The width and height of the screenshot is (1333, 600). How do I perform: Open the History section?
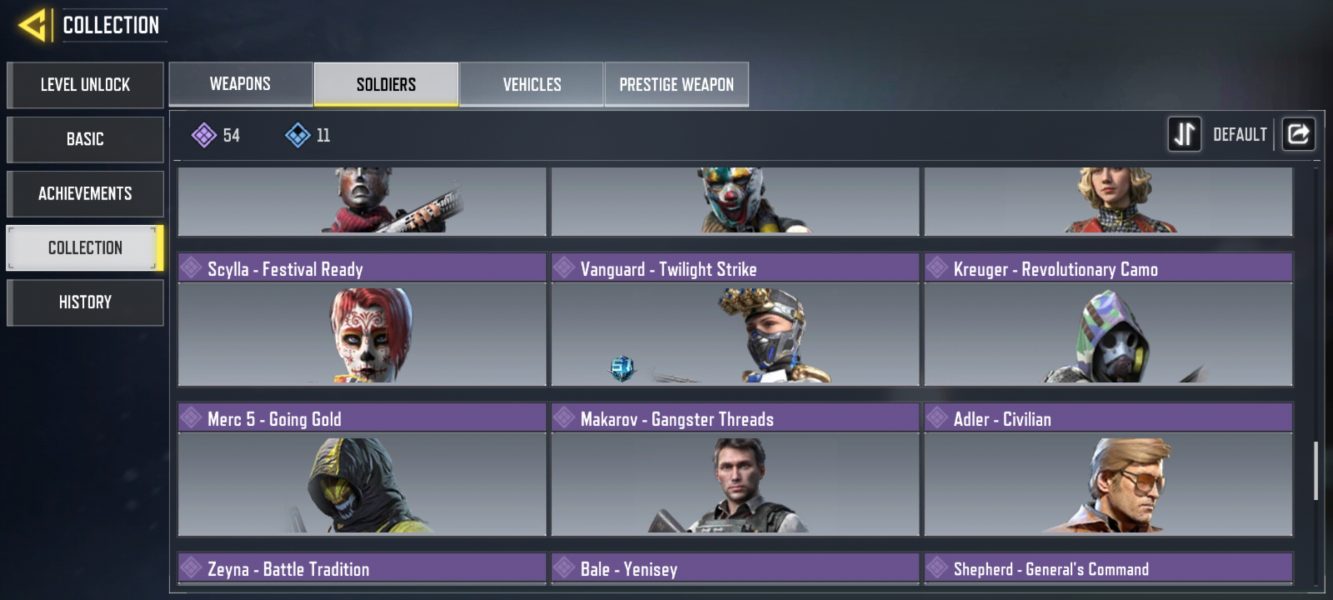pyautogui.click(x=85, y=302)
